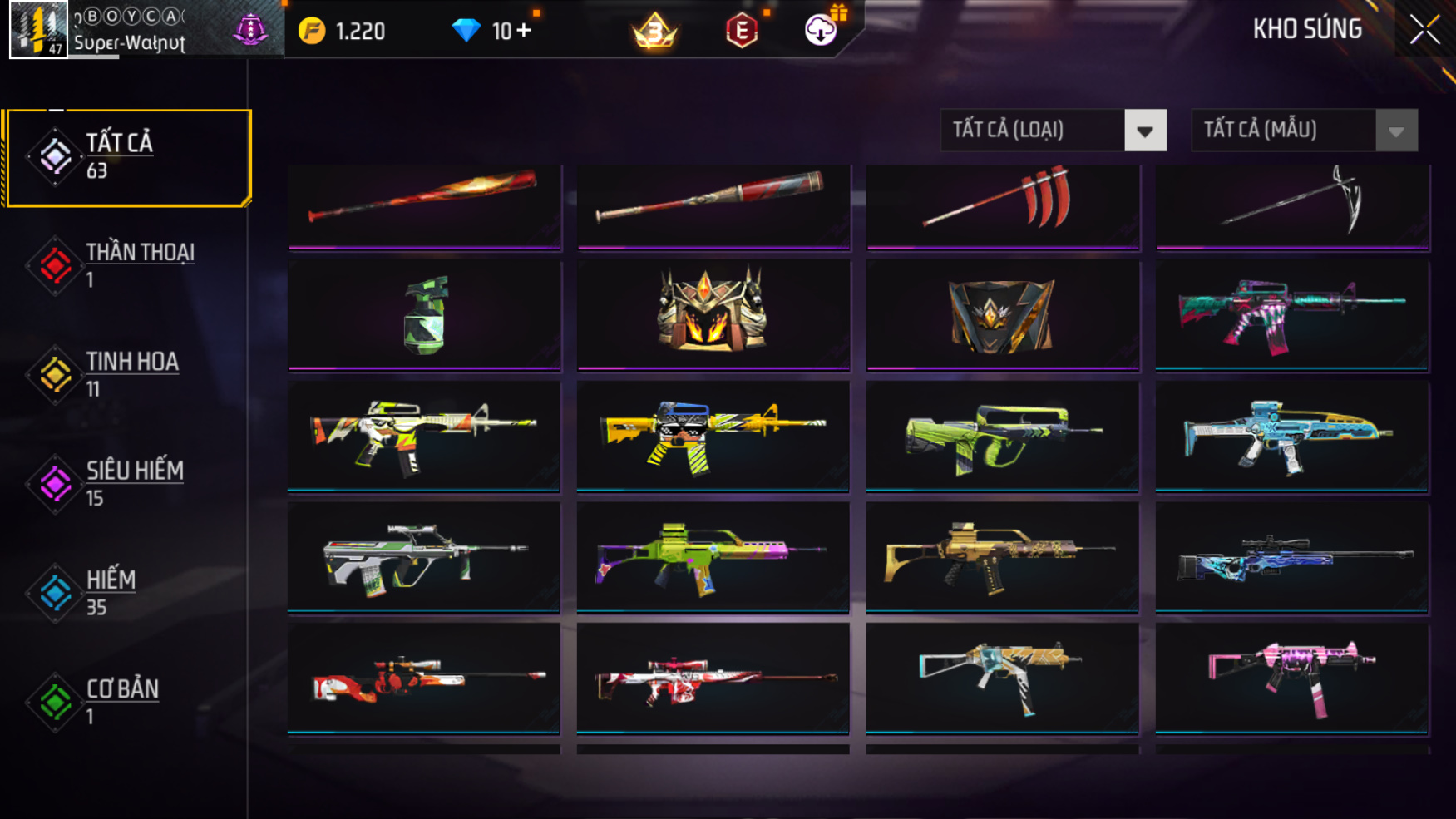Screen dimensions: 1456x819
Task: Open the player profile avatar
Action: coord(38,30)
